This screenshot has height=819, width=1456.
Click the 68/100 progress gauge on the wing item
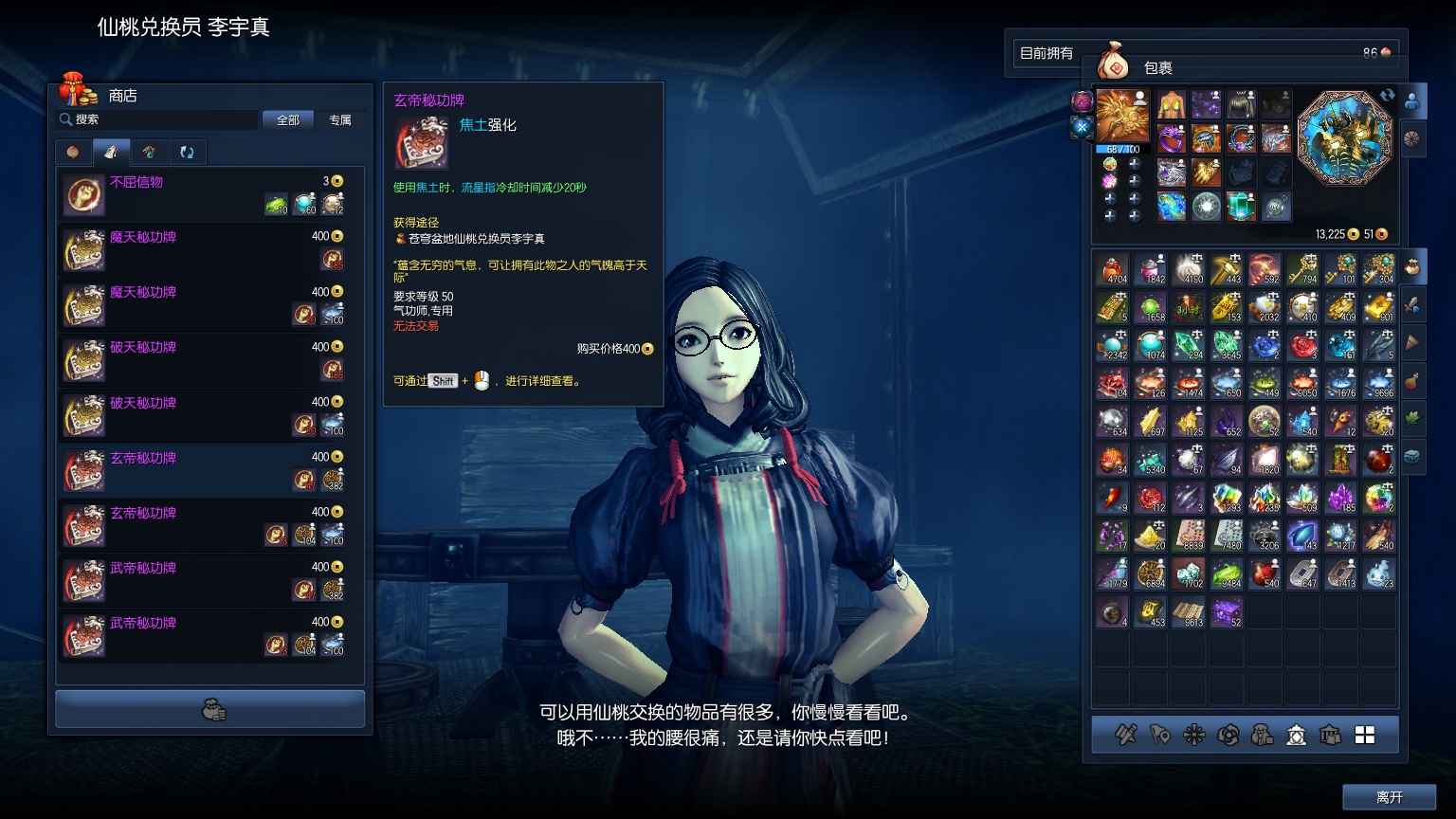pyautogui.click(x=1122, y=150)
